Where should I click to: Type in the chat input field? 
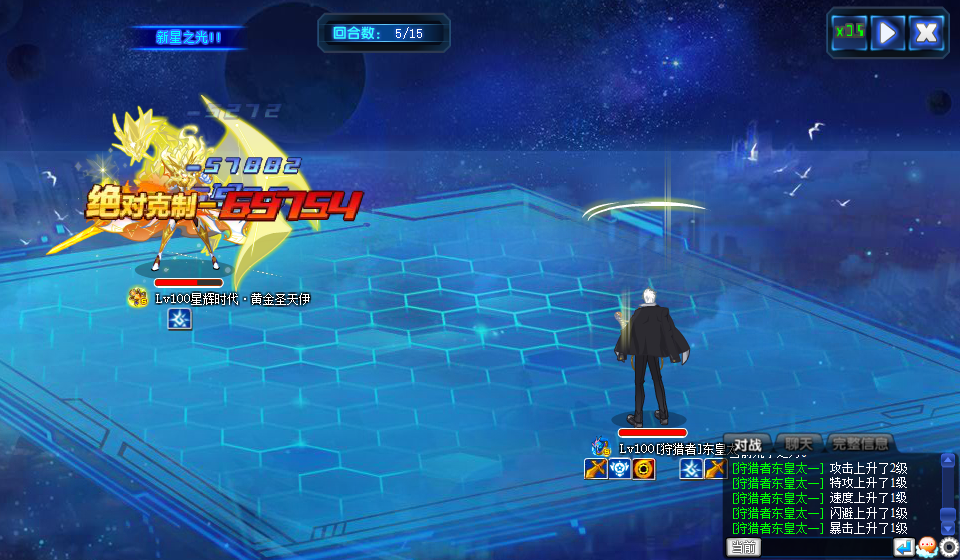point(825,547)
